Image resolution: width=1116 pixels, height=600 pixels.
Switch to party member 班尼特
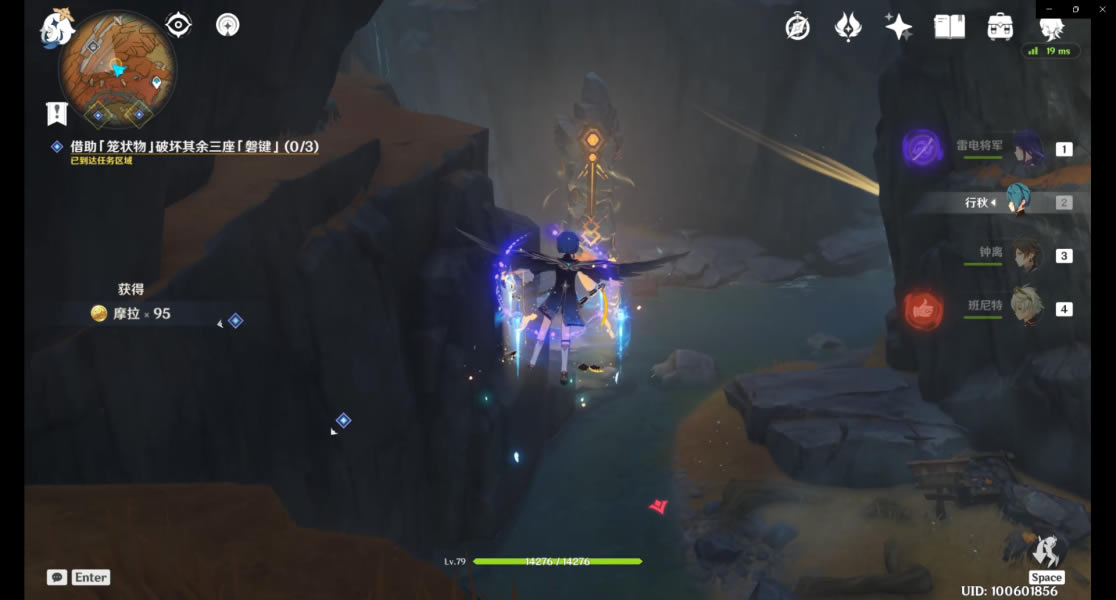pyautogui.click(x=1027, y=308)
